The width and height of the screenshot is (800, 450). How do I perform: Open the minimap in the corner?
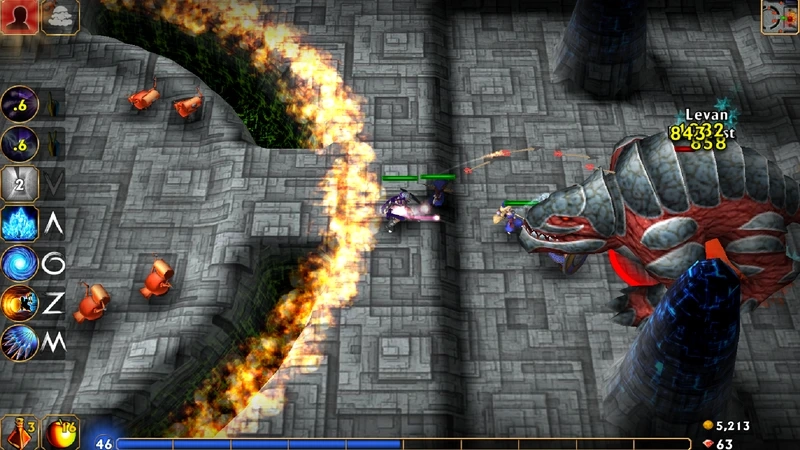pyautogui.click(x=779, y=17)
